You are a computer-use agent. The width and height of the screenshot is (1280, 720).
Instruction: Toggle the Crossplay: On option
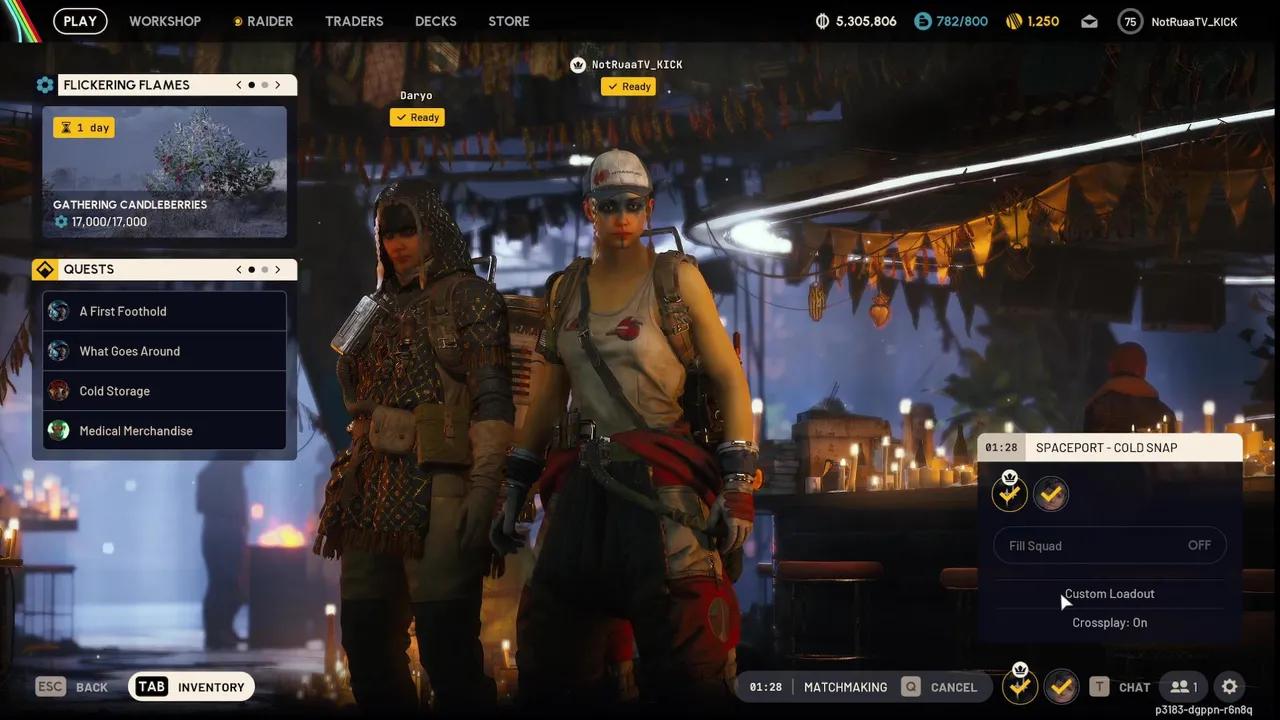point(1109,622)
